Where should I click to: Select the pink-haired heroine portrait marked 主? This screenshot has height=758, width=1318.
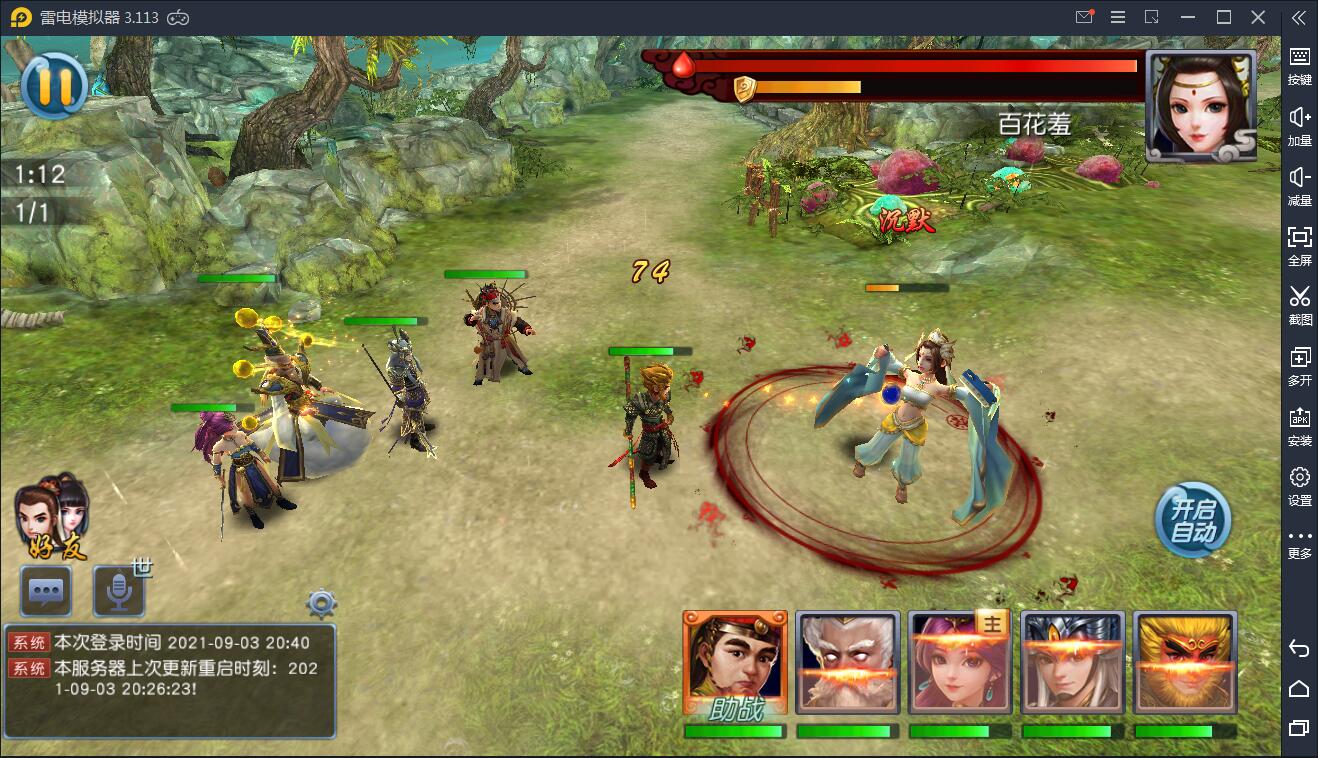coord(960,664)
